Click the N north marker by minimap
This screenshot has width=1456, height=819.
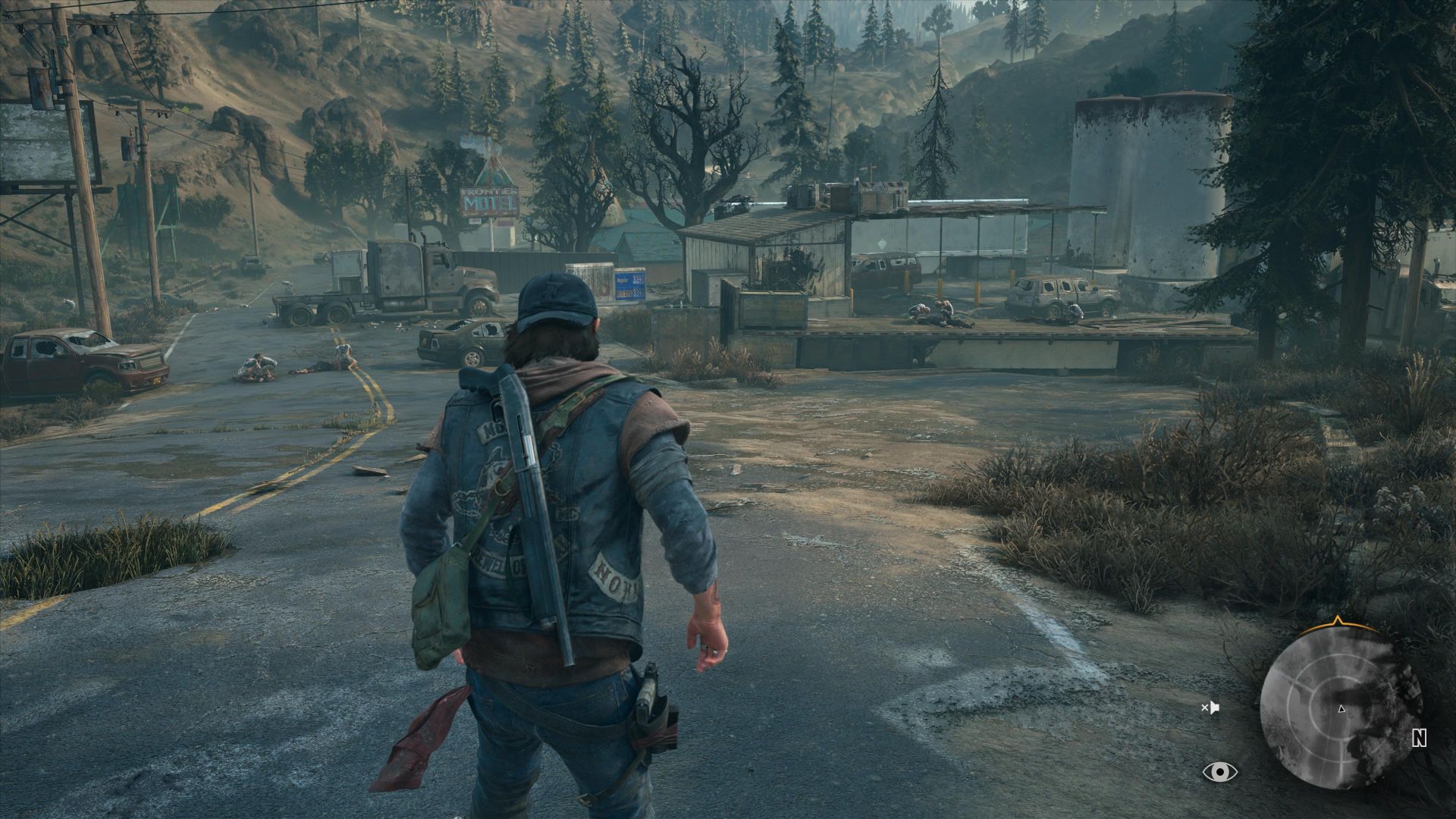1420,738
